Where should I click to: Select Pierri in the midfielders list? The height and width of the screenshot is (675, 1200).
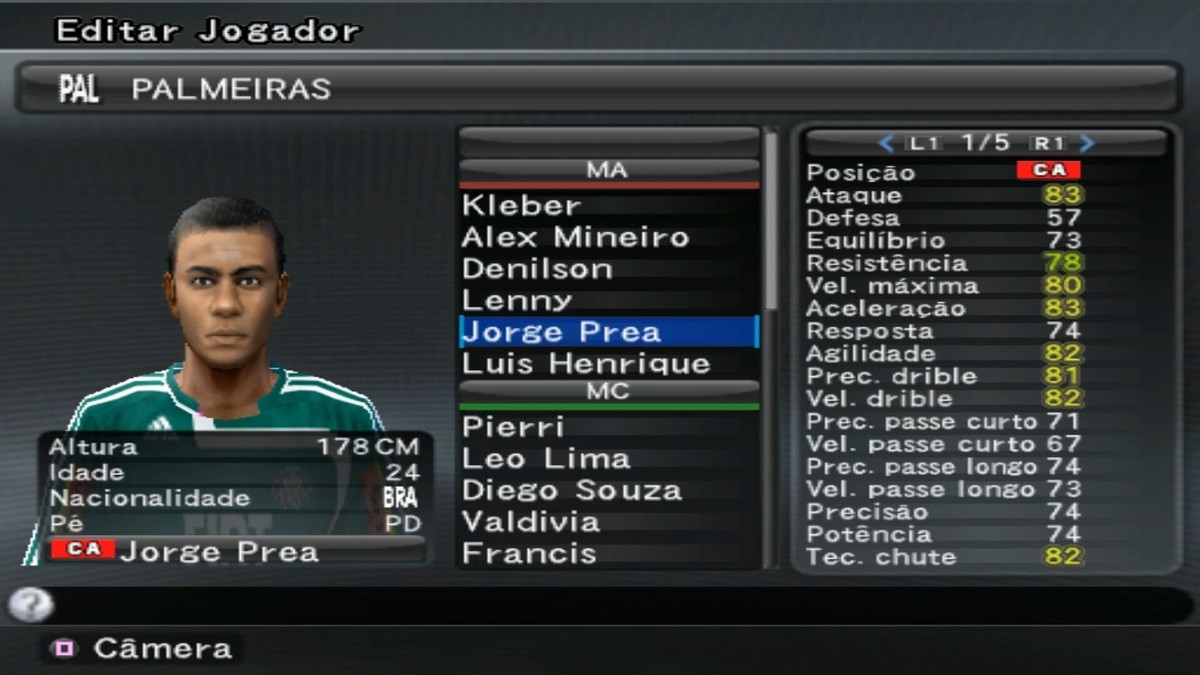[x=513, y=427]
